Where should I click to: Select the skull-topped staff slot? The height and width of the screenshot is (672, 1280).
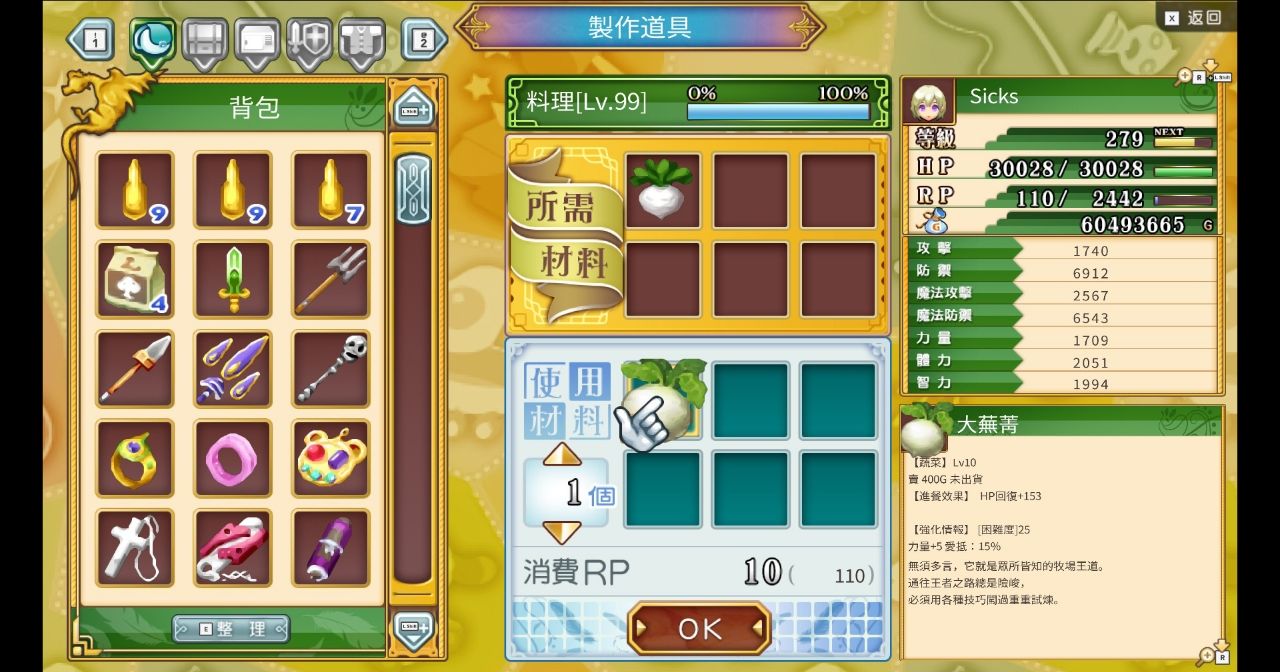point(330,369)
